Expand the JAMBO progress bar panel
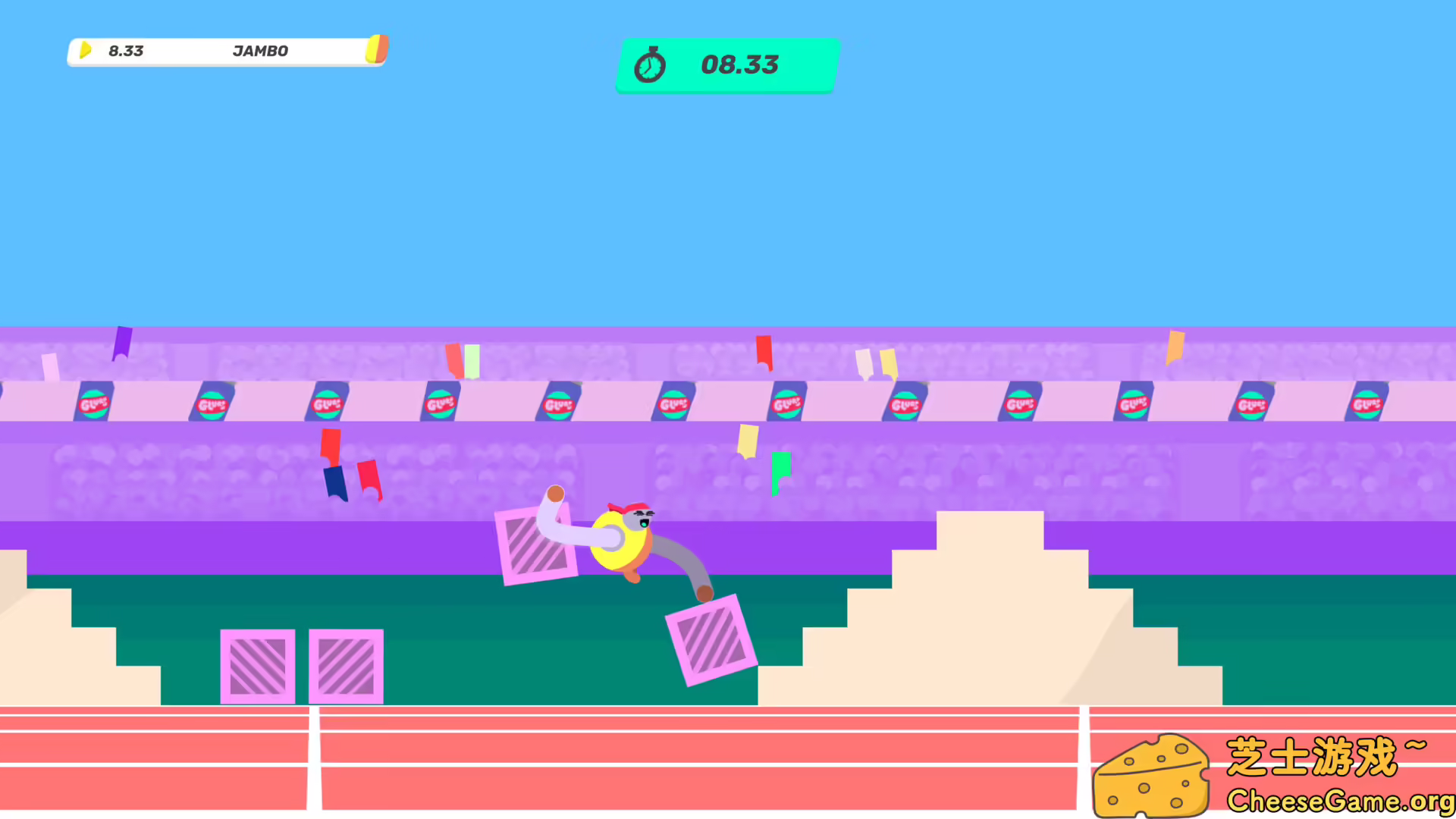 point(226,51)
